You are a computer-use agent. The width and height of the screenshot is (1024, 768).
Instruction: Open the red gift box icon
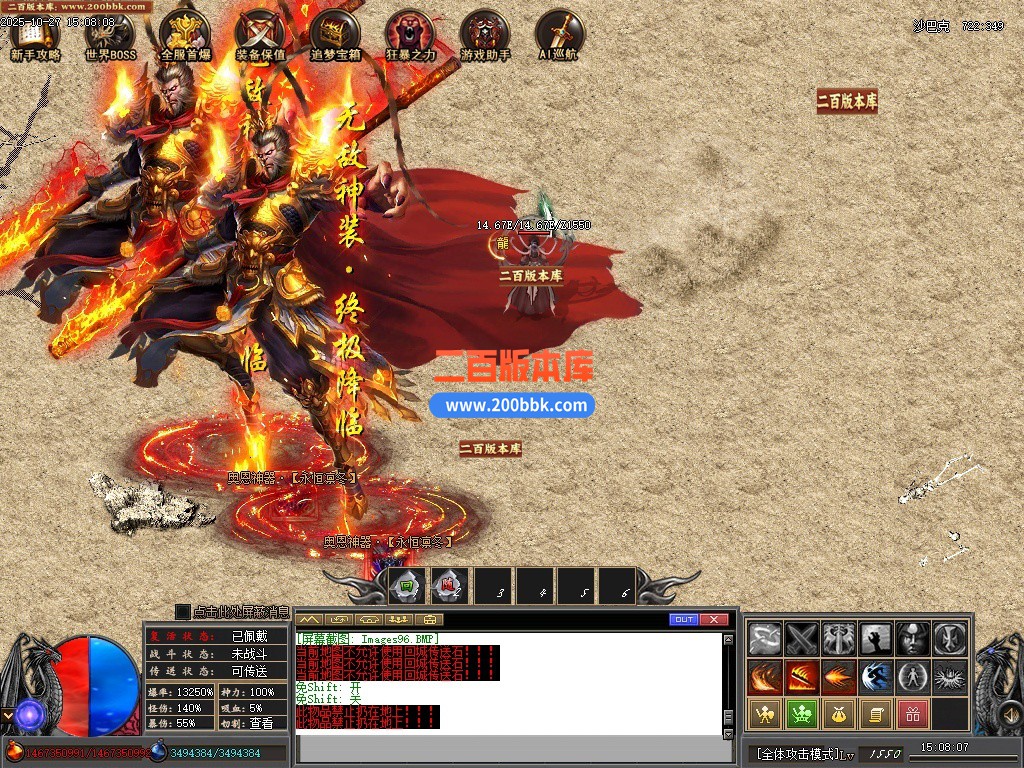(x=912, y=714)
